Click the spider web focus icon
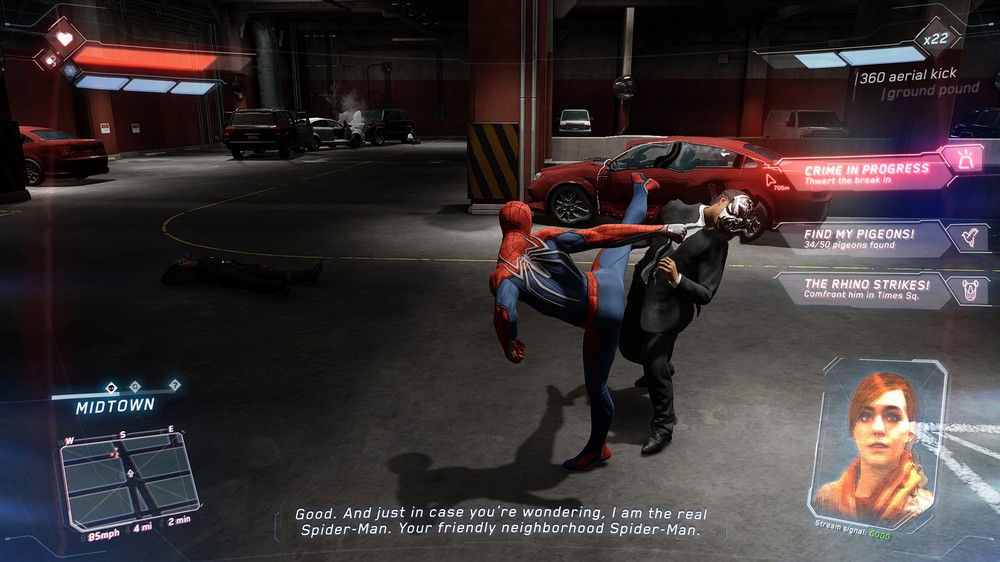This screenshot has height=562, width=1000. 70,72
